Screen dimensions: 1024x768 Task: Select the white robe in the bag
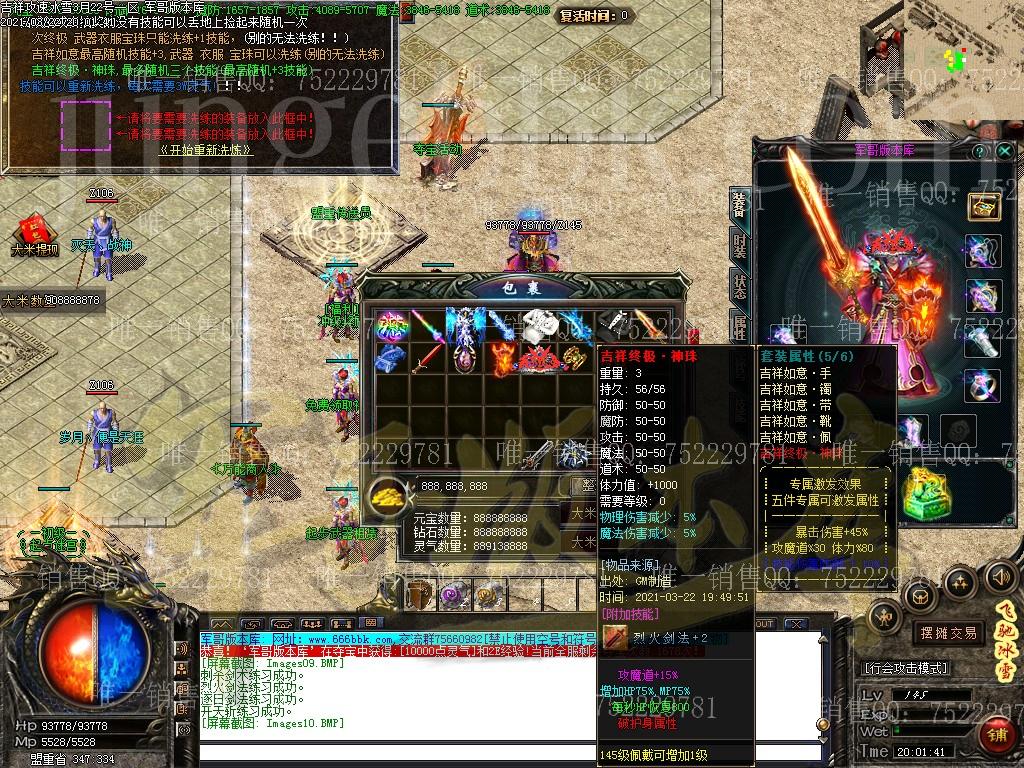click(539, 324)
